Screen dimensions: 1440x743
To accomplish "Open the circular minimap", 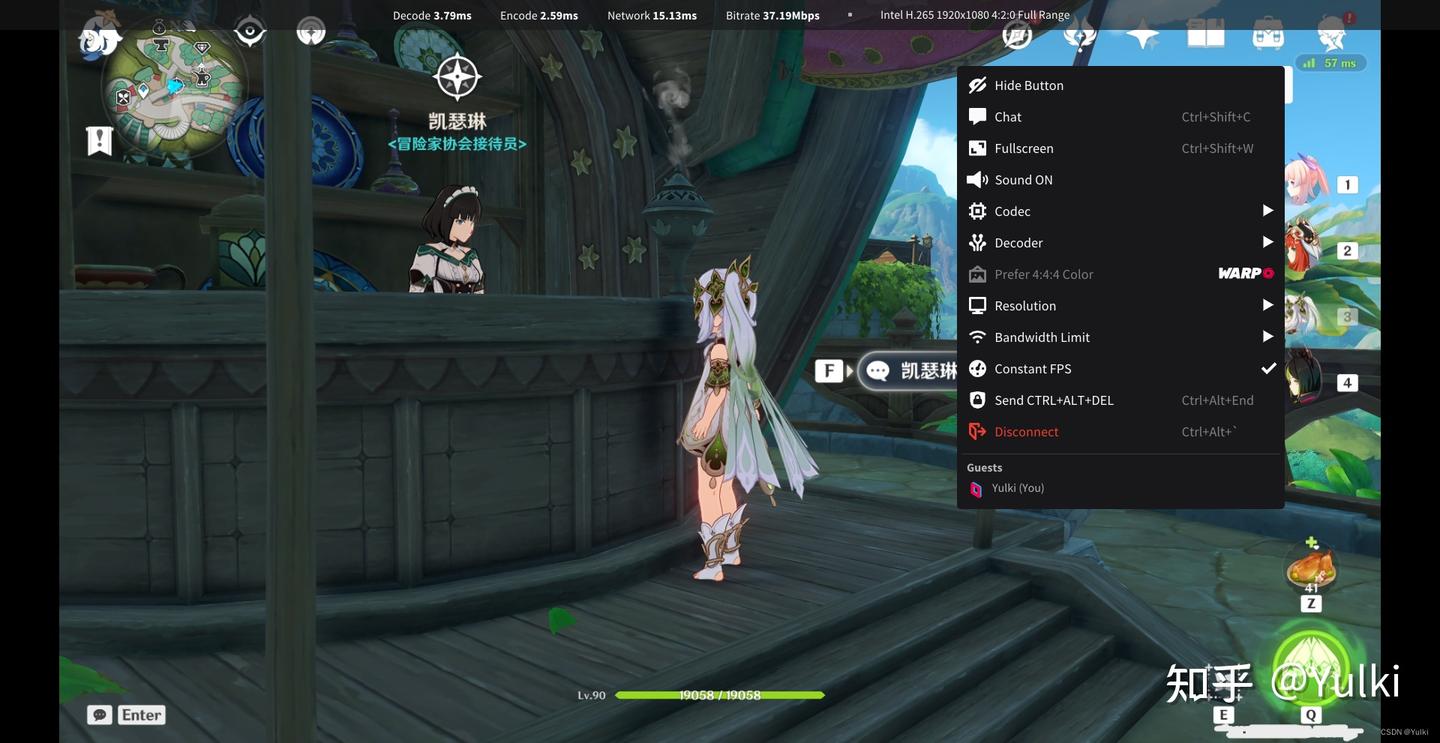I will 174,89.
